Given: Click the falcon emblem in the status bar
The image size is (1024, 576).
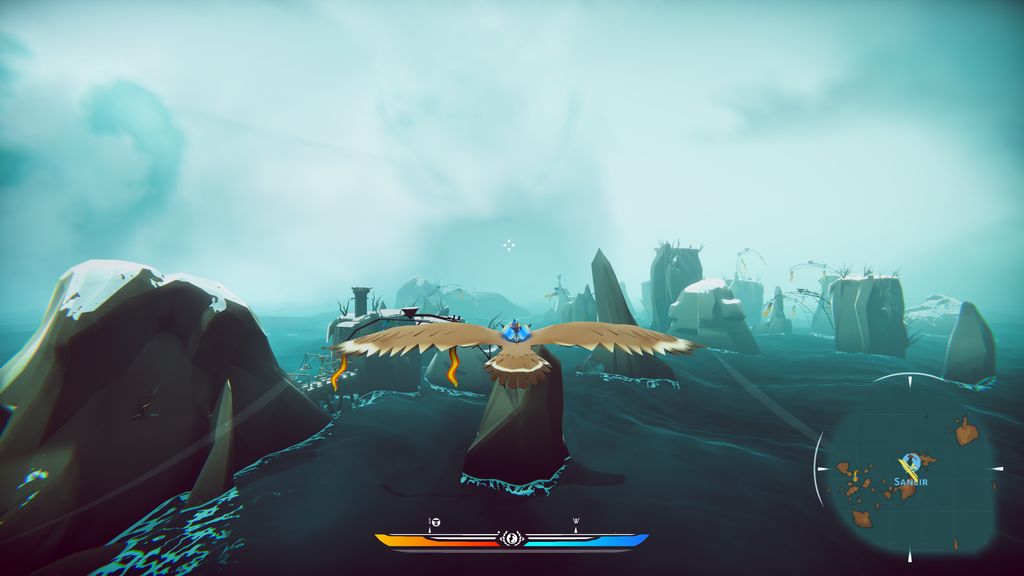Looking at the screenshot, I should [x=511, y=539].
